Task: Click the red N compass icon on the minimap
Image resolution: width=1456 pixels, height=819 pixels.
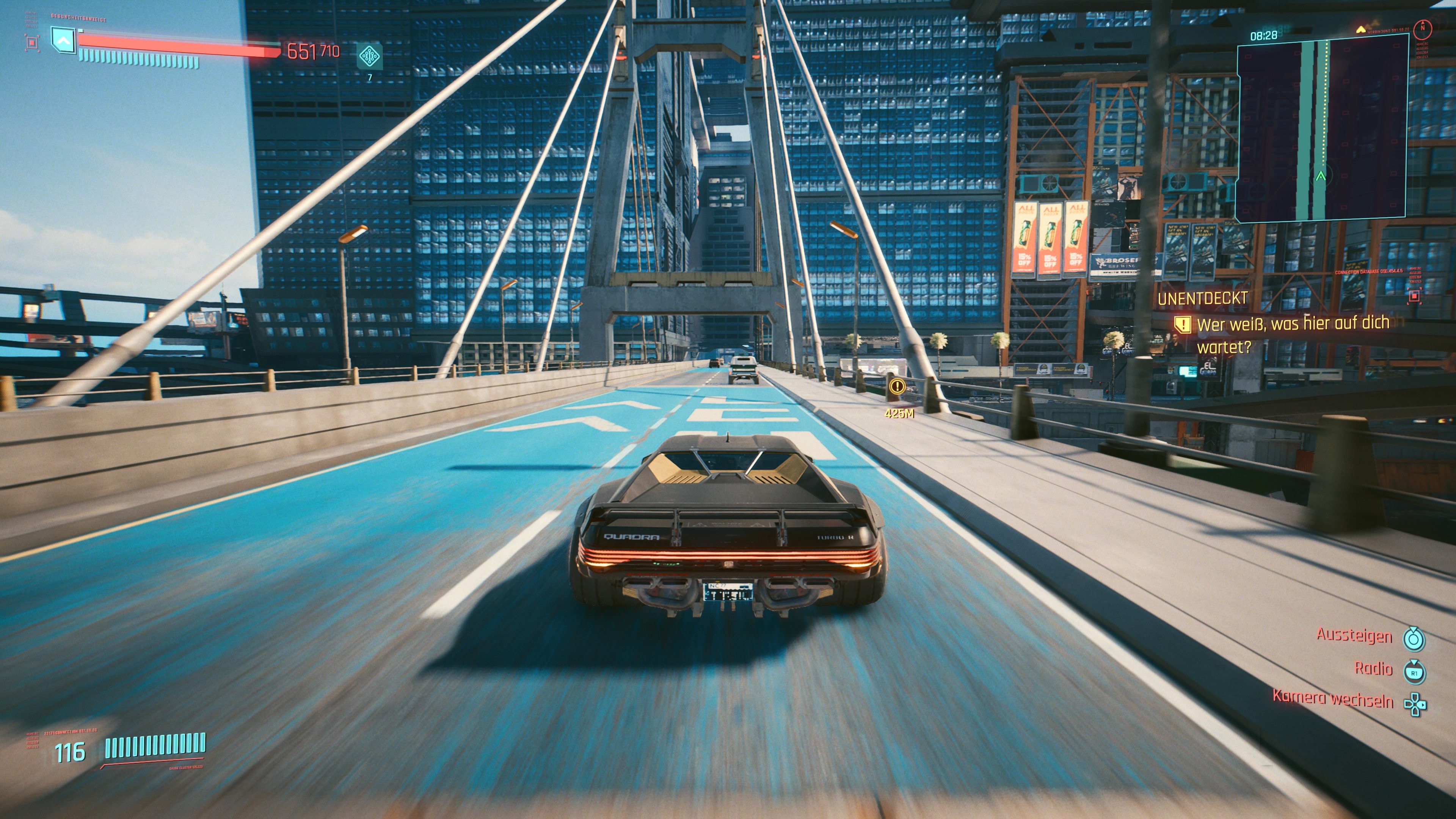Action: click(x=1423, y=30)
